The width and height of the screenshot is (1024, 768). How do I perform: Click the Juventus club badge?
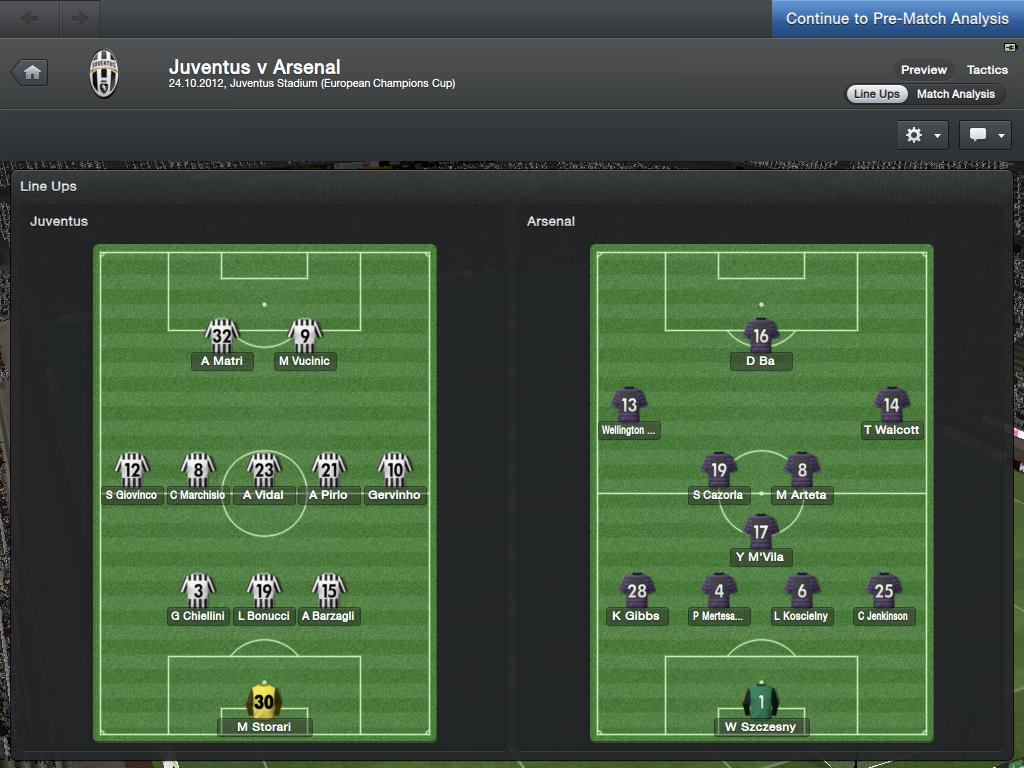(x=103, y=73)
